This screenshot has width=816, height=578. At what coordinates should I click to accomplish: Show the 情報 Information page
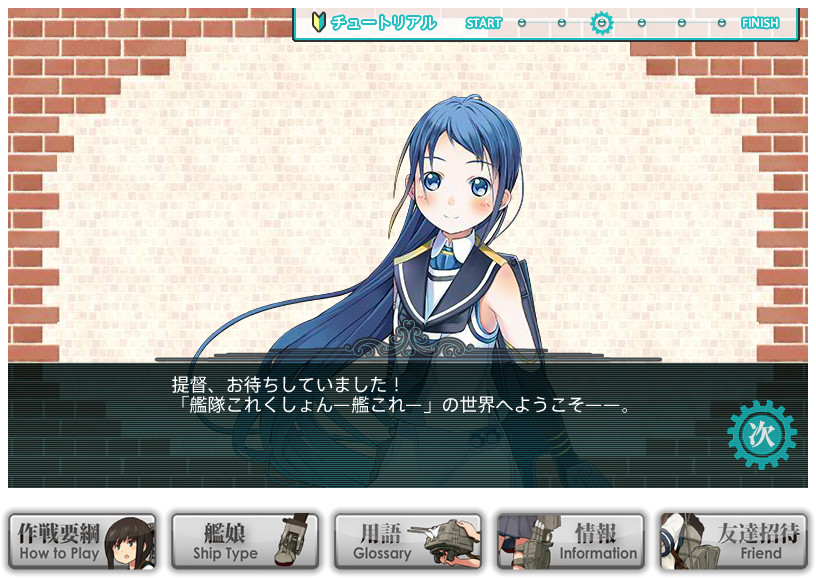coord(571,541)
